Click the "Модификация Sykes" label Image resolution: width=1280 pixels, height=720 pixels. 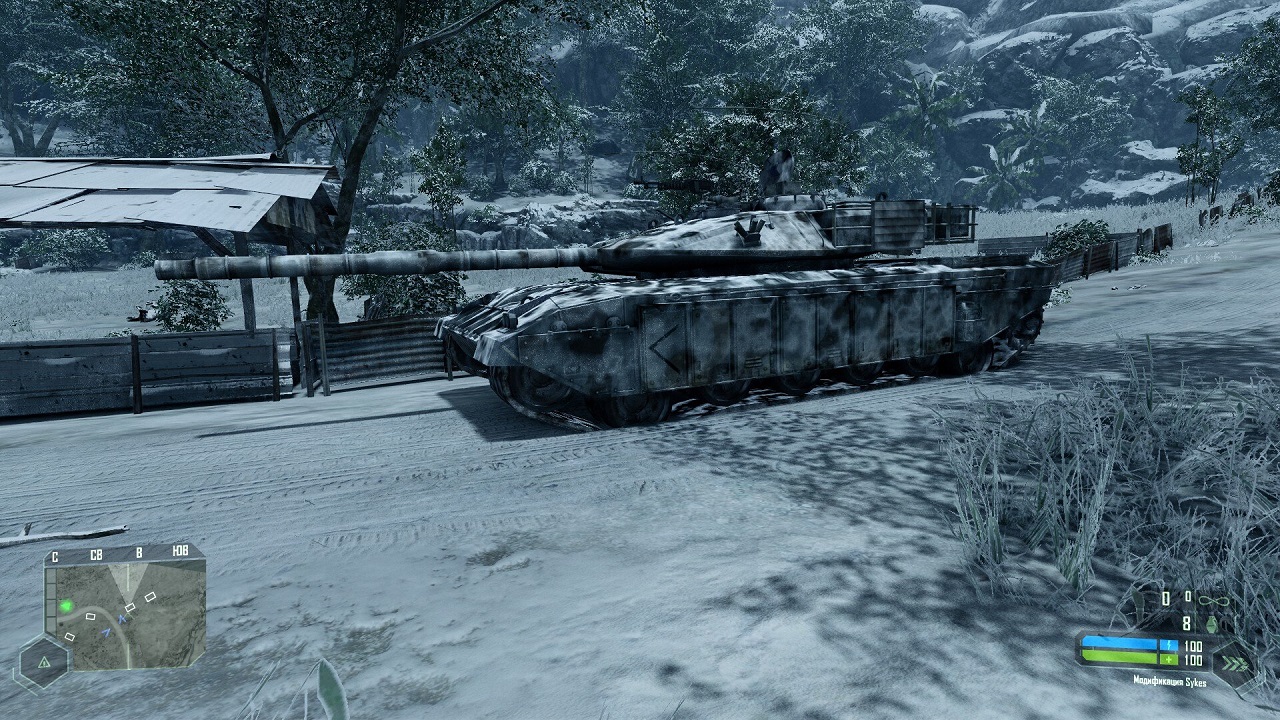pyautogui.click(x=1168, y=682)
